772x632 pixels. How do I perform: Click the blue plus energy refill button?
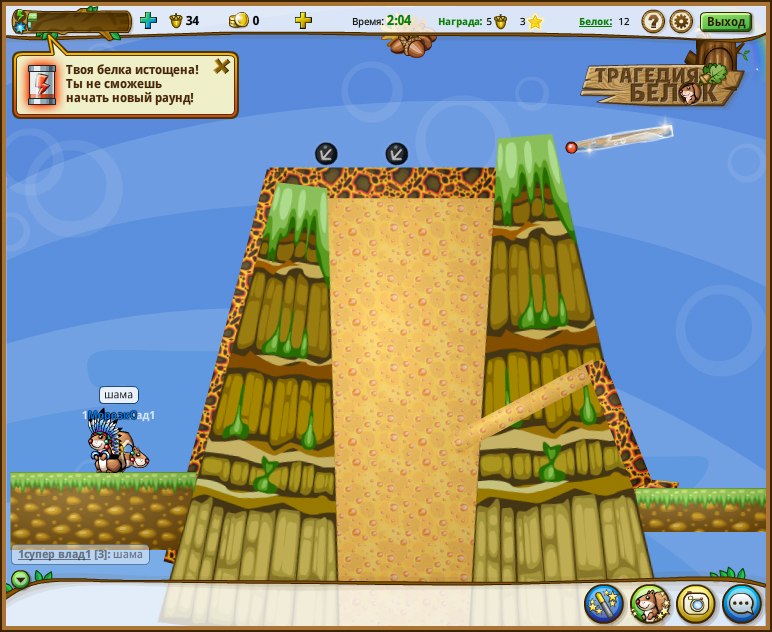coord(148,20)
